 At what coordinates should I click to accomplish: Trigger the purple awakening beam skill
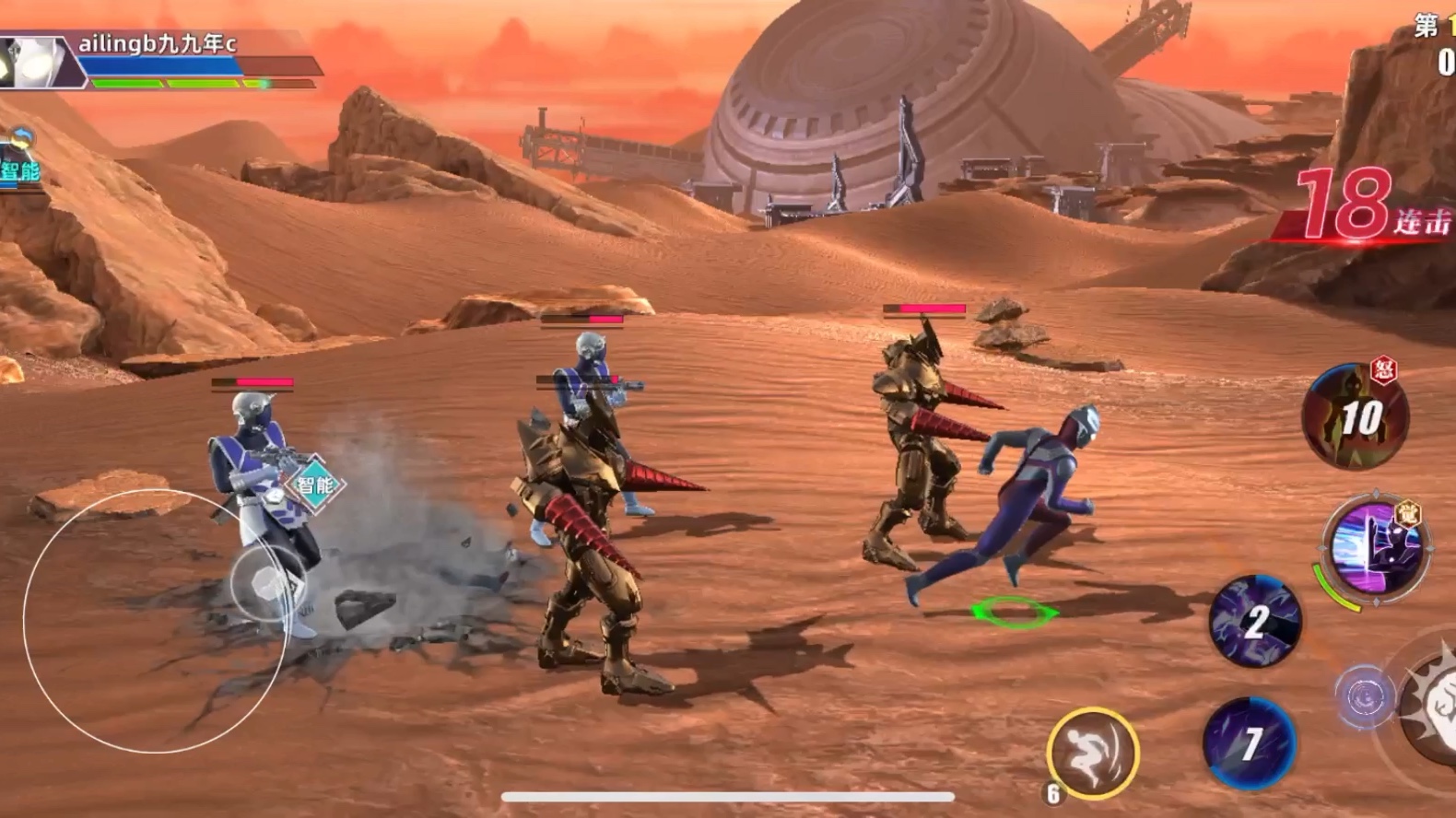point(1375,547)
